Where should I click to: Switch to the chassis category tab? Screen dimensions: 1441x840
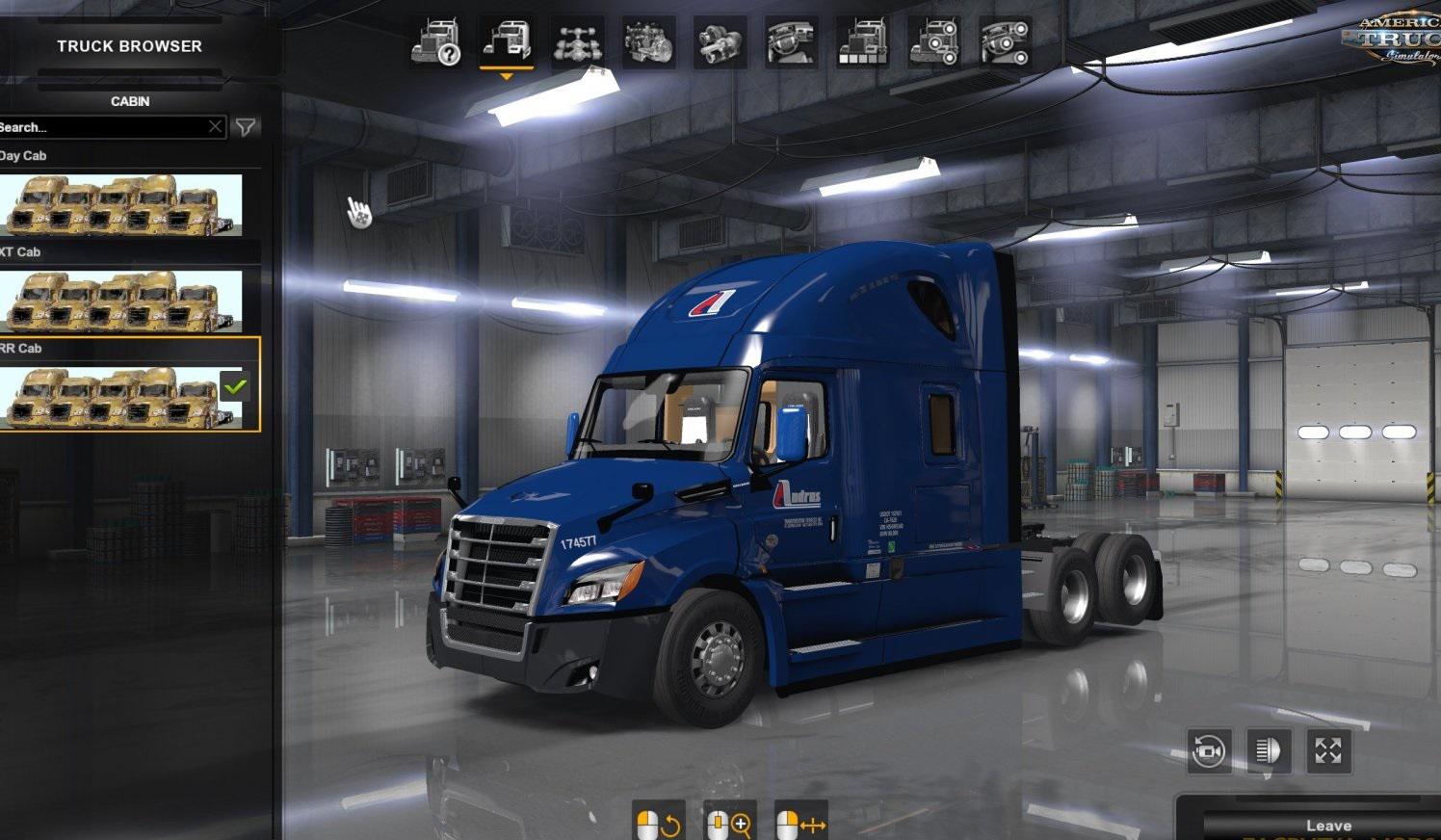(578, 43)
